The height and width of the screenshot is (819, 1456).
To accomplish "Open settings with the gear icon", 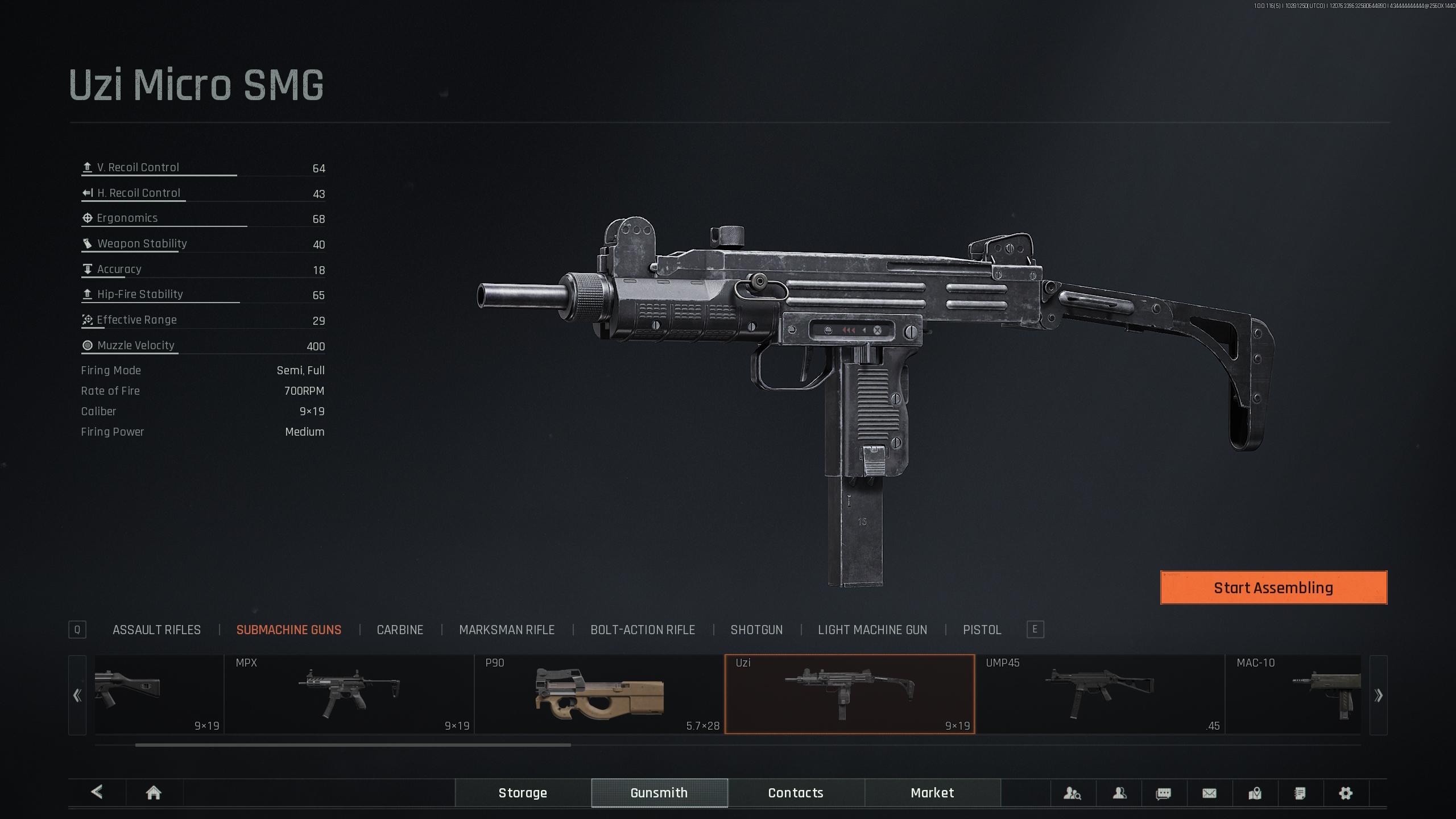I will pyautogui.click(x=1346, y=793).
